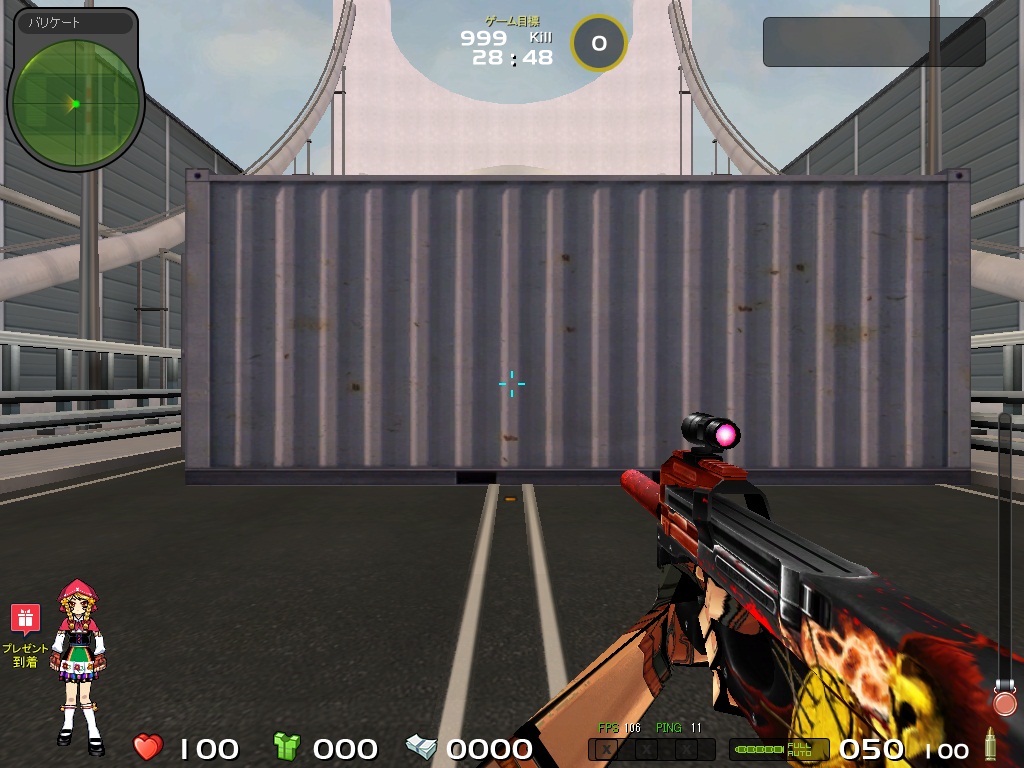Open the red present arrival gift icon
Screen dimensions: 1024x768
[x=25, y=619]
